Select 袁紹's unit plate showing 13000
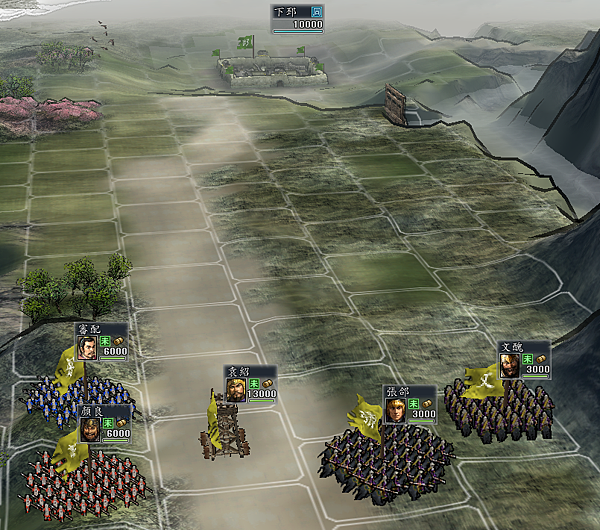 [250, 385]
